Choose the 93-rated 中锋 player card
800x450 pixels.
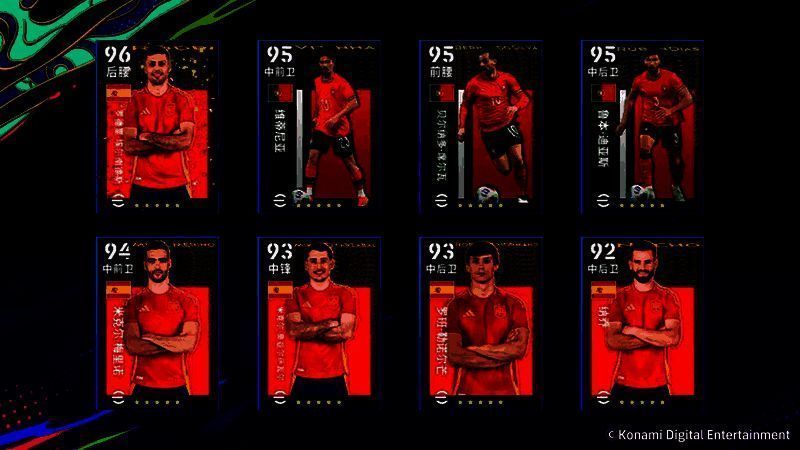pos(318,323)
